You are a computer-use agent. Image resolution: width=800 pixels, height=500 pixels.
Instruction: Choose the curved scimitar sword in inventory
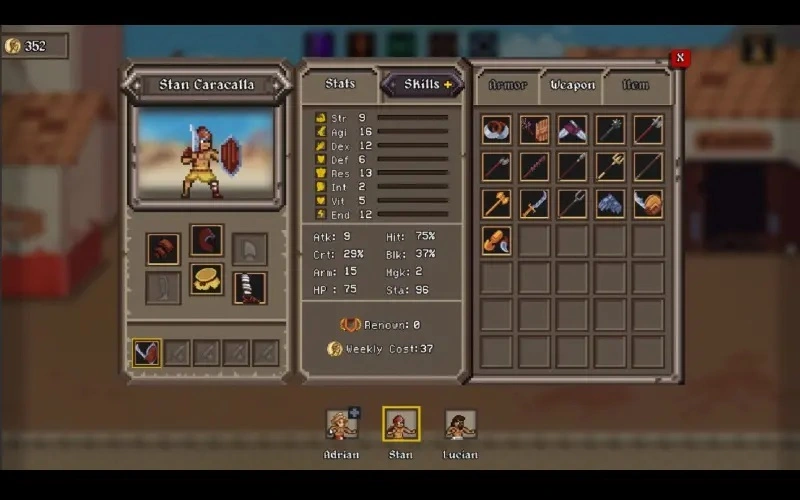535,204
